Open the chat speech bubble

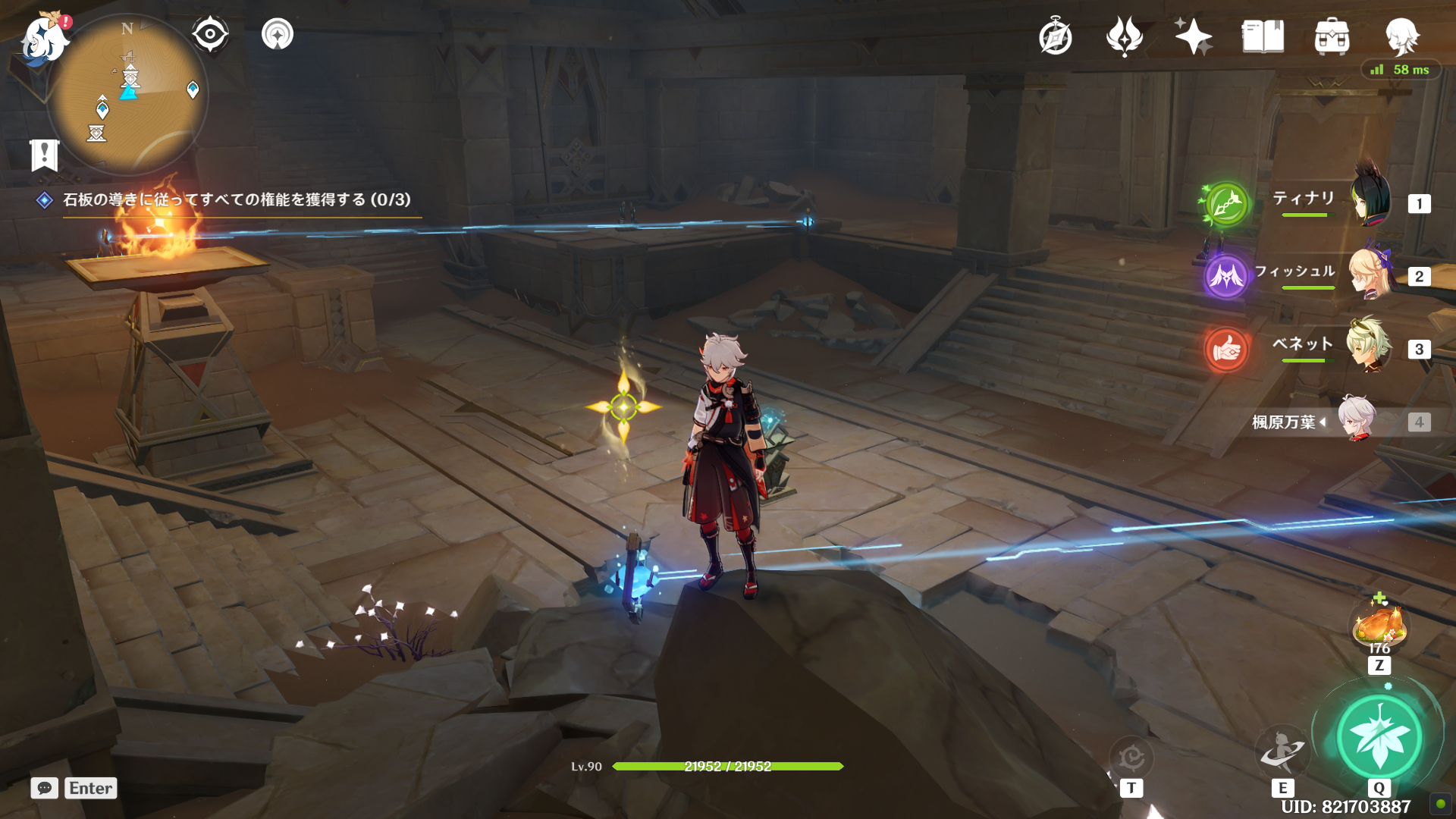click(45, 788)
